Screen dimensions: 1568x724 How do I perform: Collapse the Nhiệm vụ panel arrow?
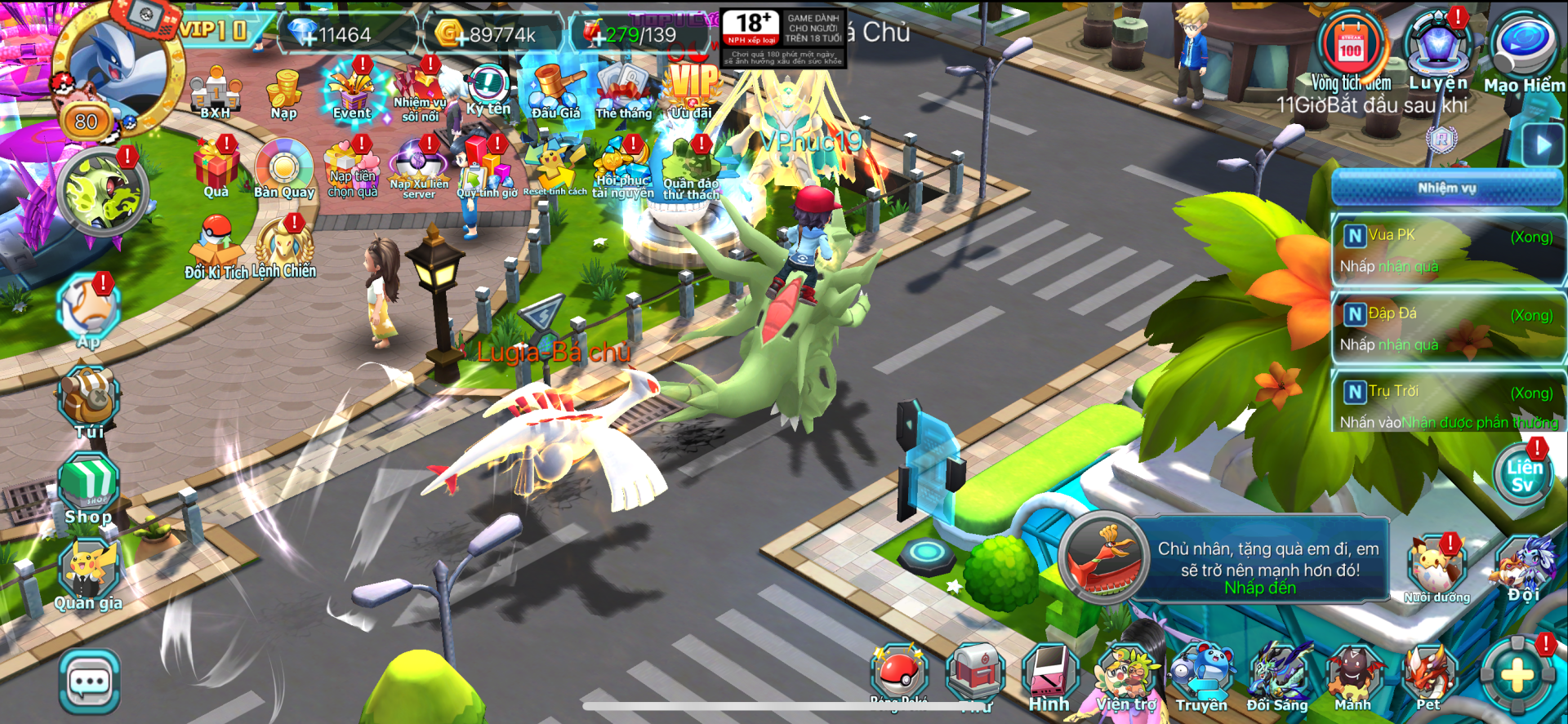pos(1542,146)
